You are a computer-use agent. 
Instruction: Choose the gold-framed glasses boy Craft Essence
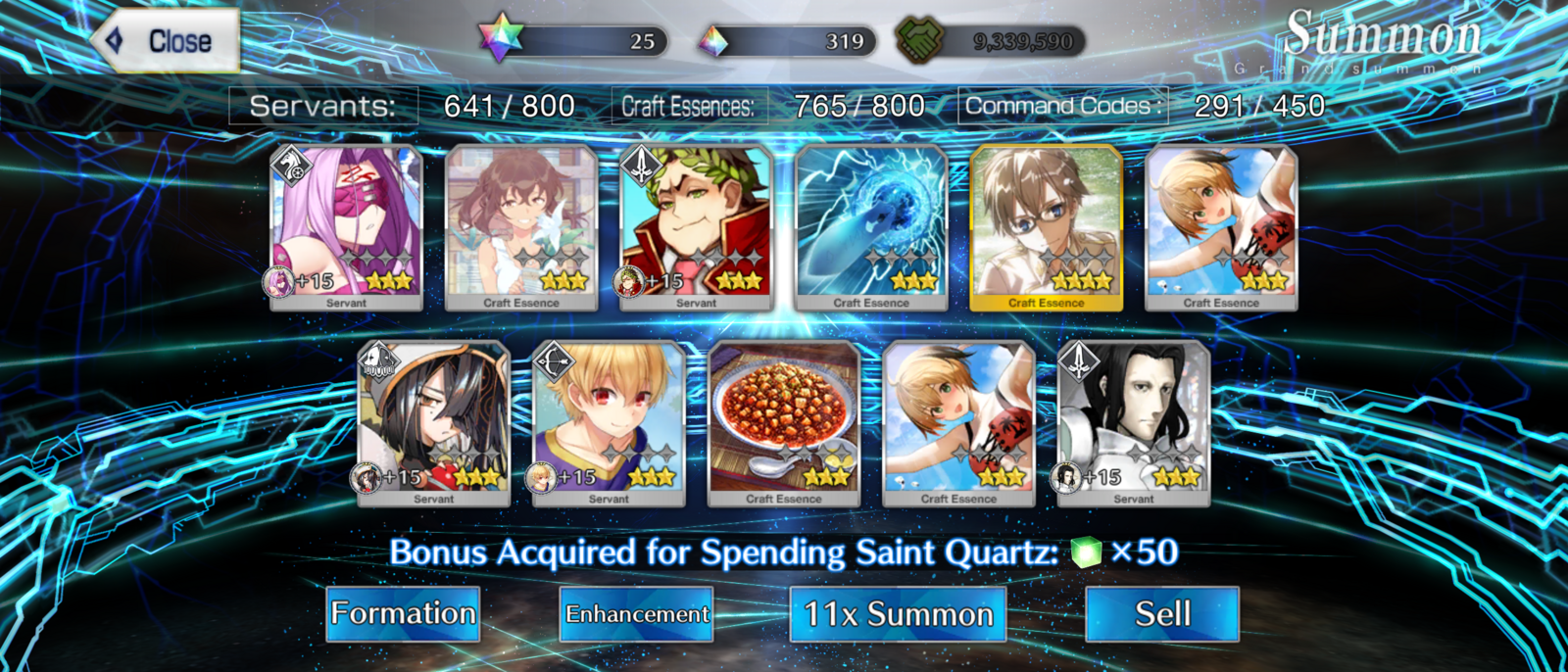point(1046,227)
